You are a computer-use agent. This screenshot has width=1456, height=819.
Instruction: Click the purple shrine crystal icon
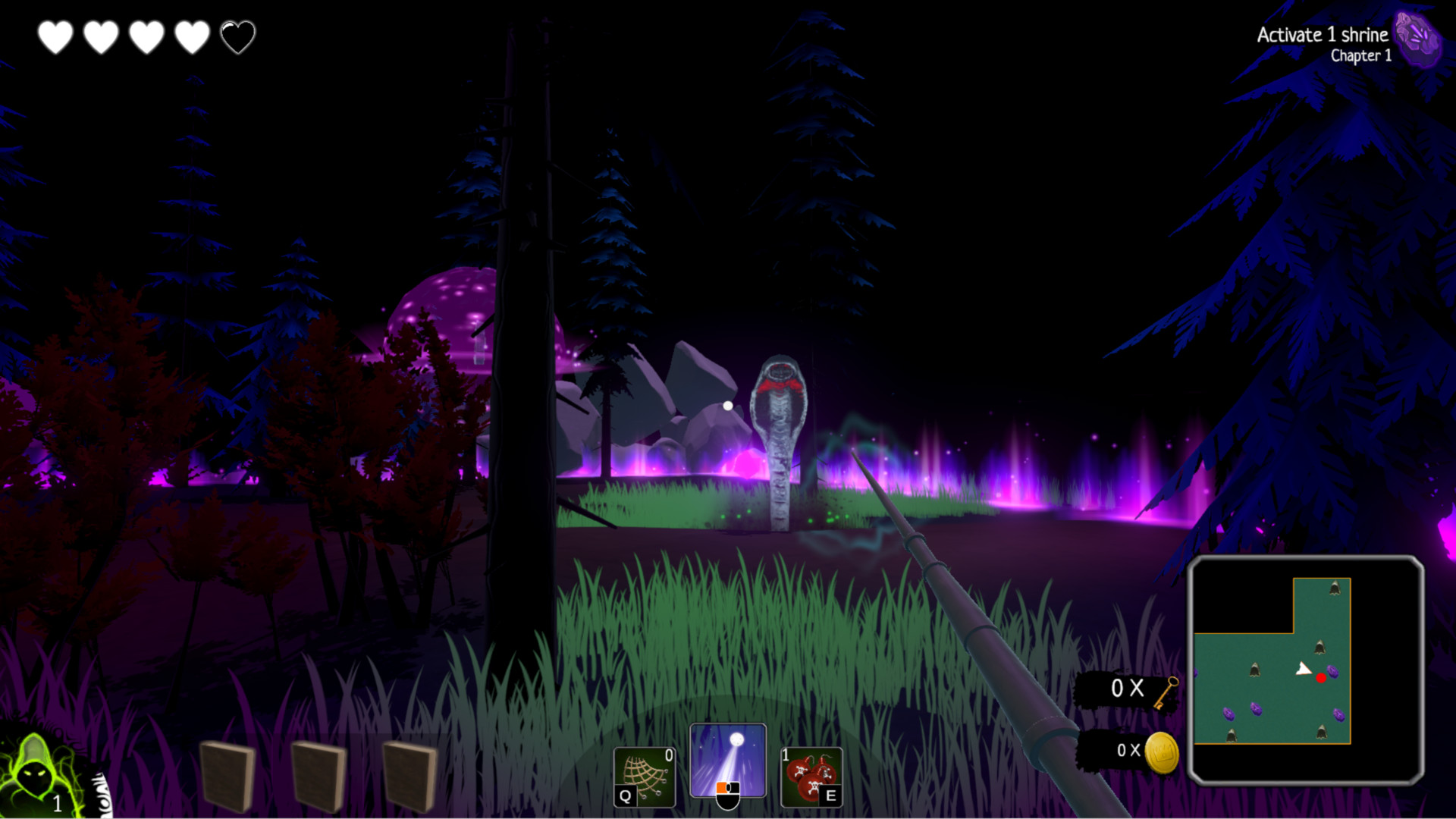coord(1417,38)
